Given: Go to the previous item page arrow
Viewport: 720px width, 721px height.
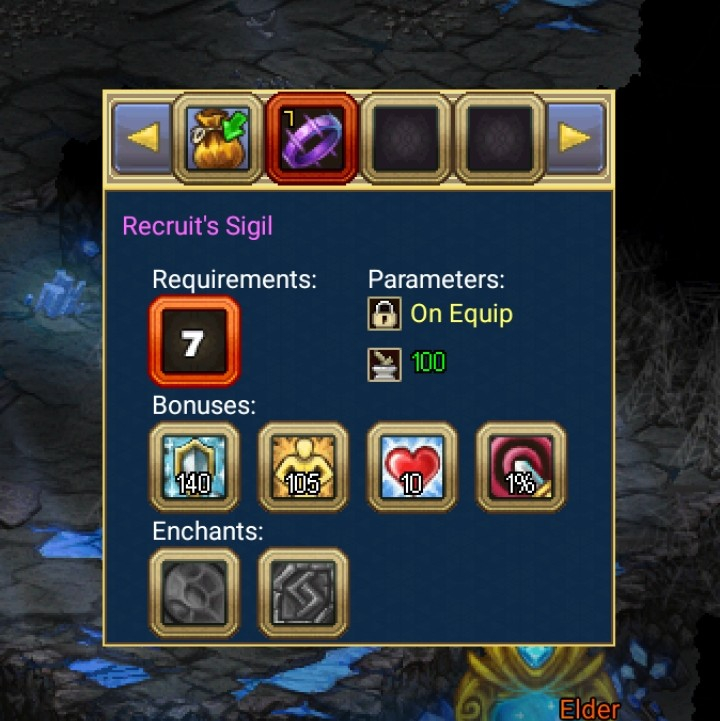Looking at the screenshot, I should 140,137.
